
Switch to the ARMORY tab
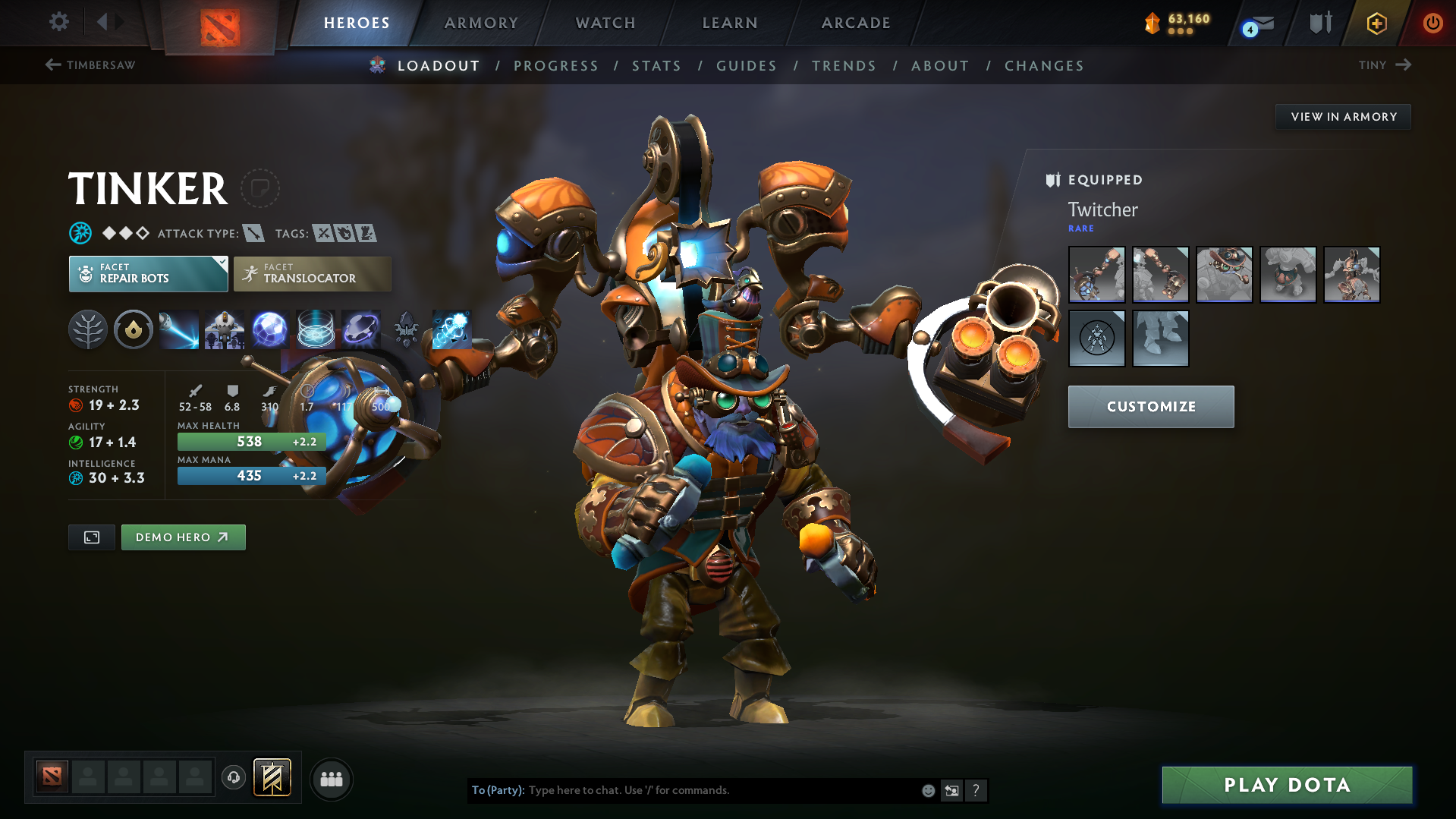click(481, 23)
